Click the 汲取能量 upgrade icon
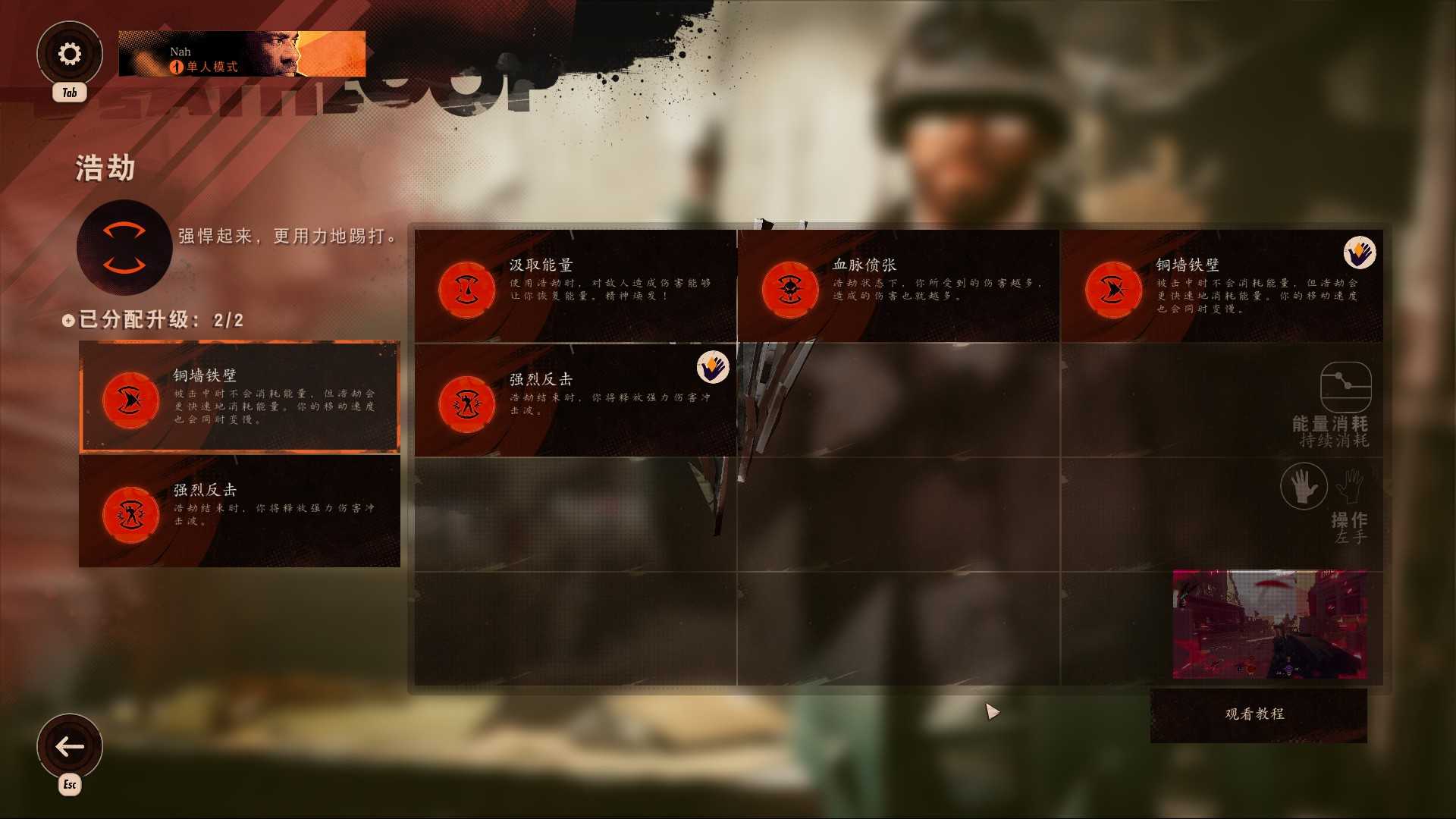 (x=465, y=289)
